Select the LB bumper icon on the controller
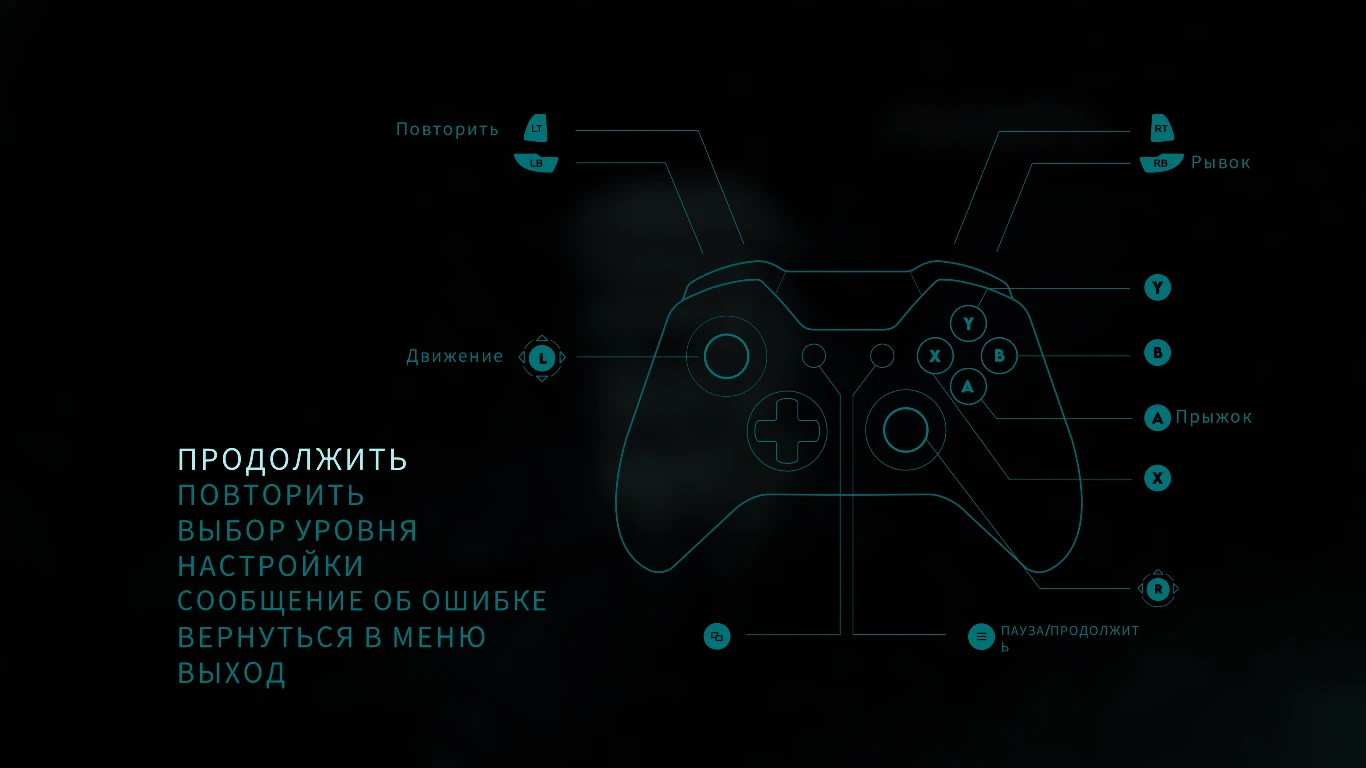1366x768 pixels. tap(536, 161)
